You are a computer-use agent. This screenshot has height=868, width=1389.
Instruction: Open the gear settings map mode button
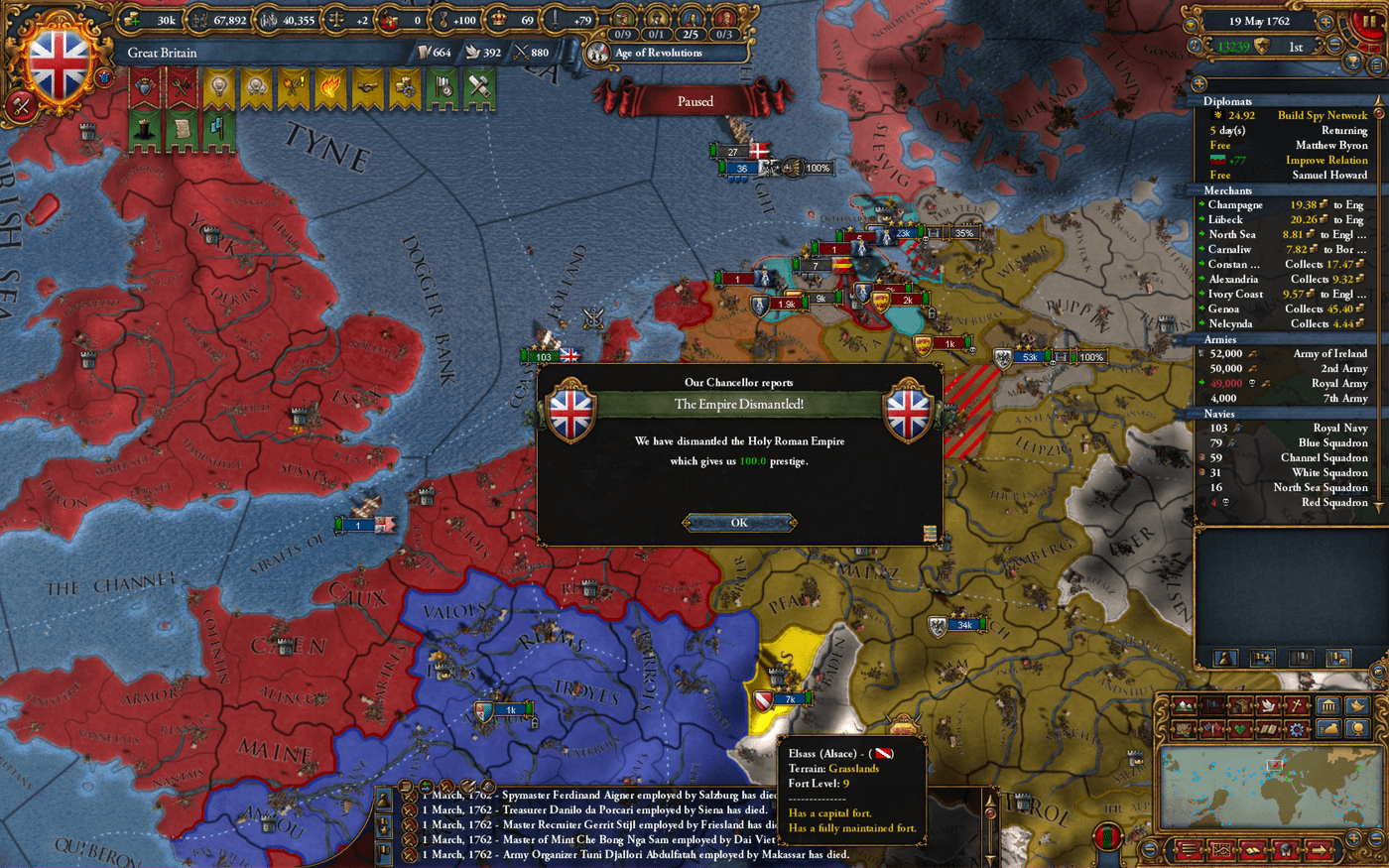(1297, 729)
